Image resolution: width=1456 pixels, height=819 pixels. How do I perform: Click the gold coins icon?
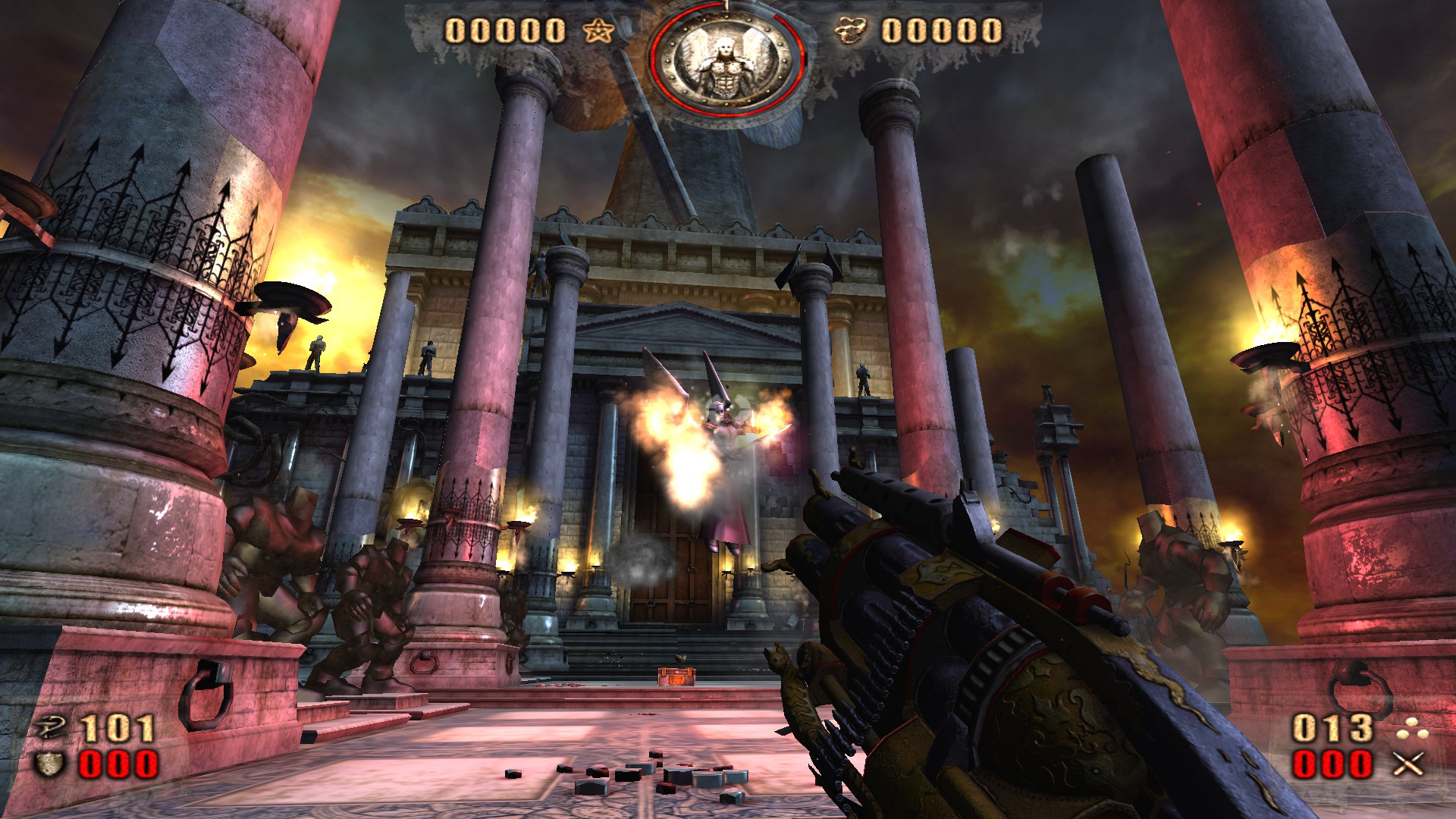coord(852,31)
